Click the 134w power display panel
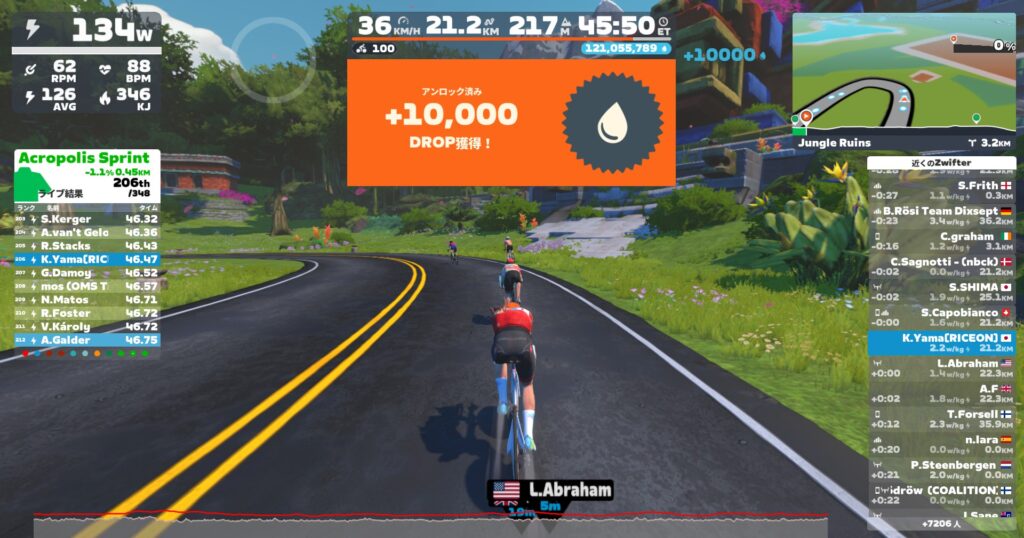The height and width of the screenshot is (538, 1024). (86, 29)
